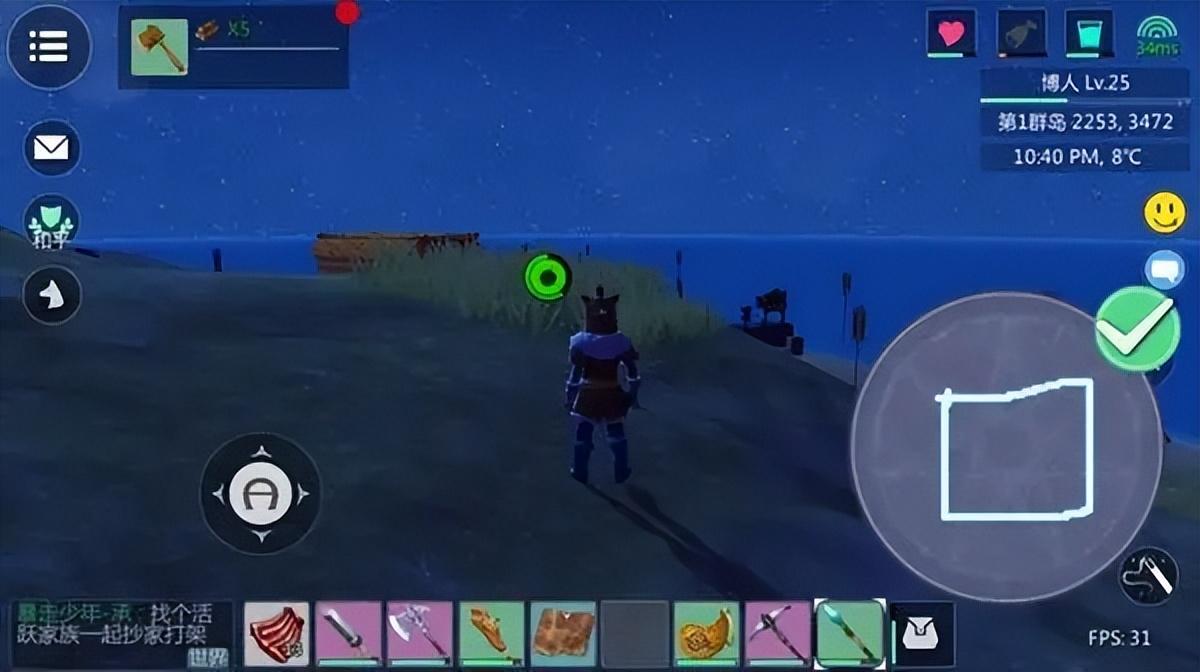Open the horse mount button
This screenshot has width=1200, height=672.
point(51,295)
